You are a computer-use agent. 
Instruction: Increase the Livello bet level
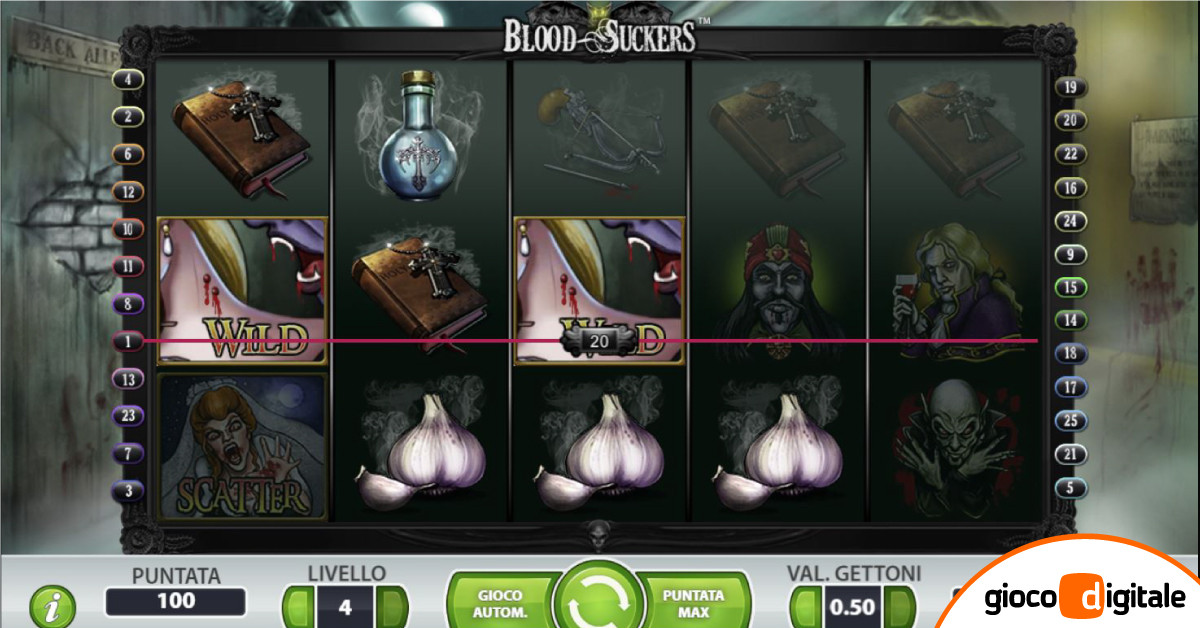[x=393, y=606]
